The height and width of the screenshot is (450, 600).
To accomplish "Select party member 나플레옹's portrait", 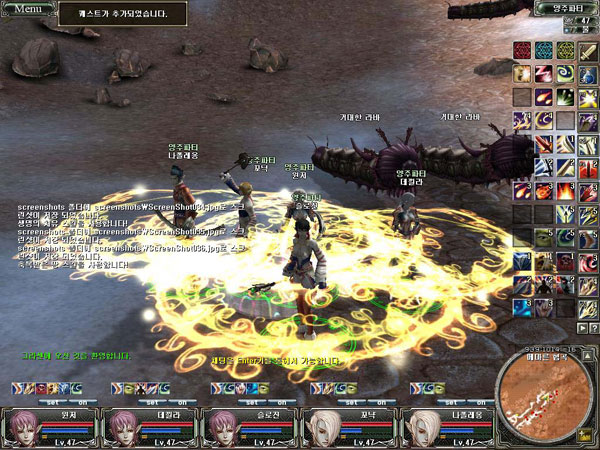I will 422,427.
